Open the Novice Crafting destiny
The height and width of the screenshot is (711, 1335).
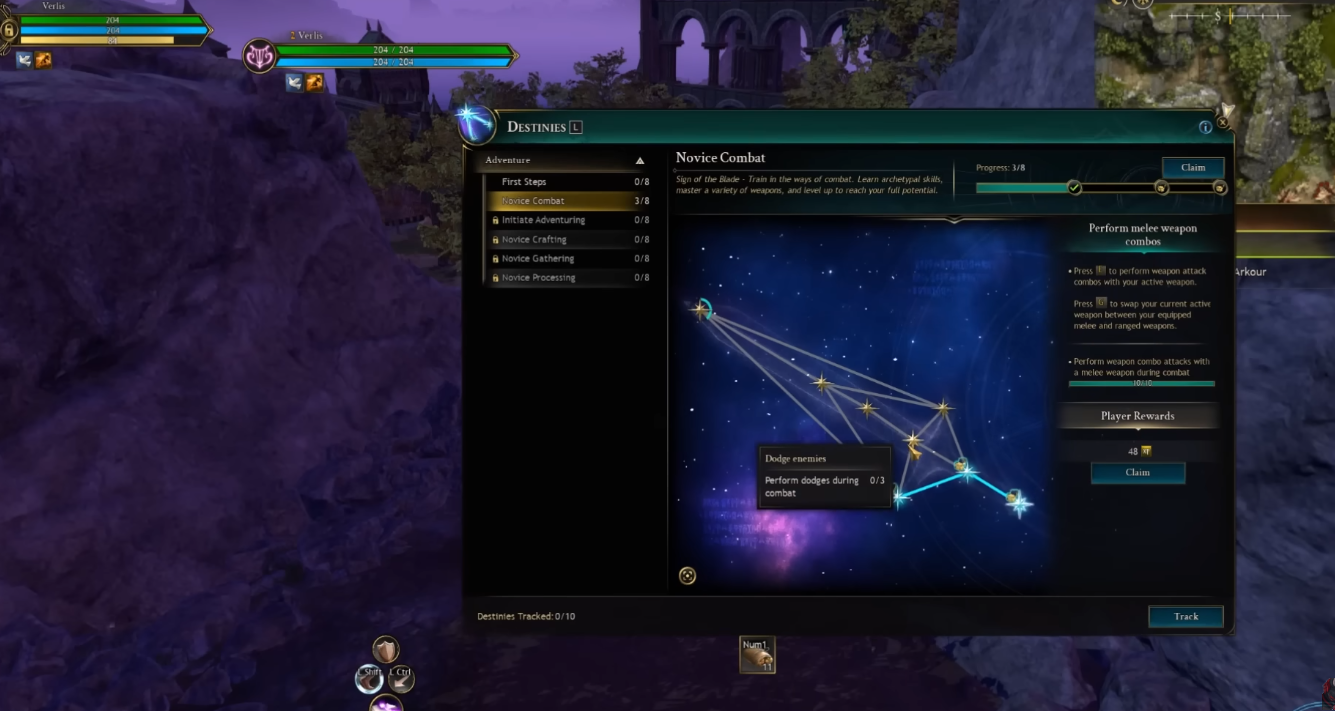pyautogui.click(x=565, y=240)
